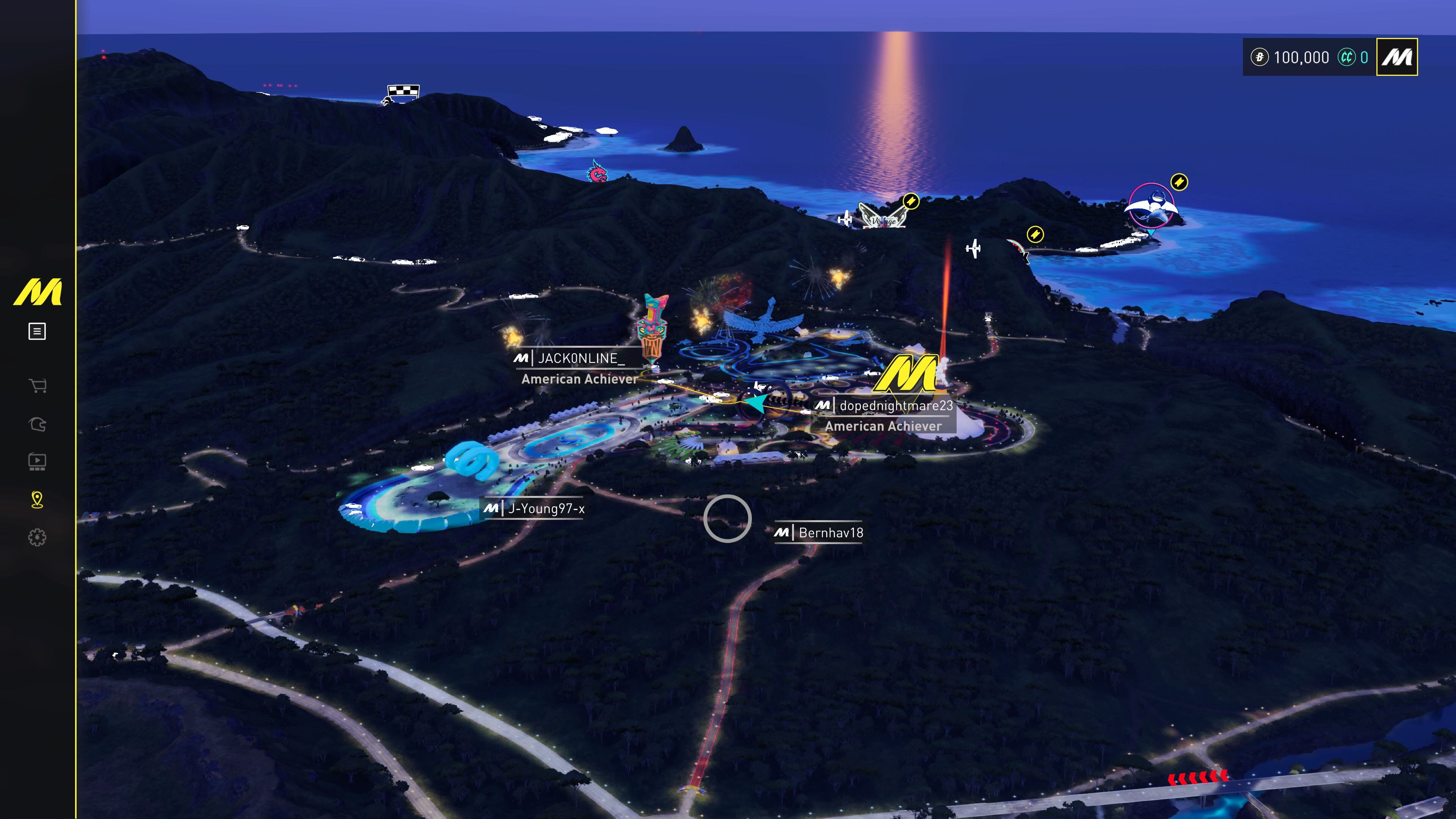
Task: Open the video media sidebar icon
Action: point(37,462)
